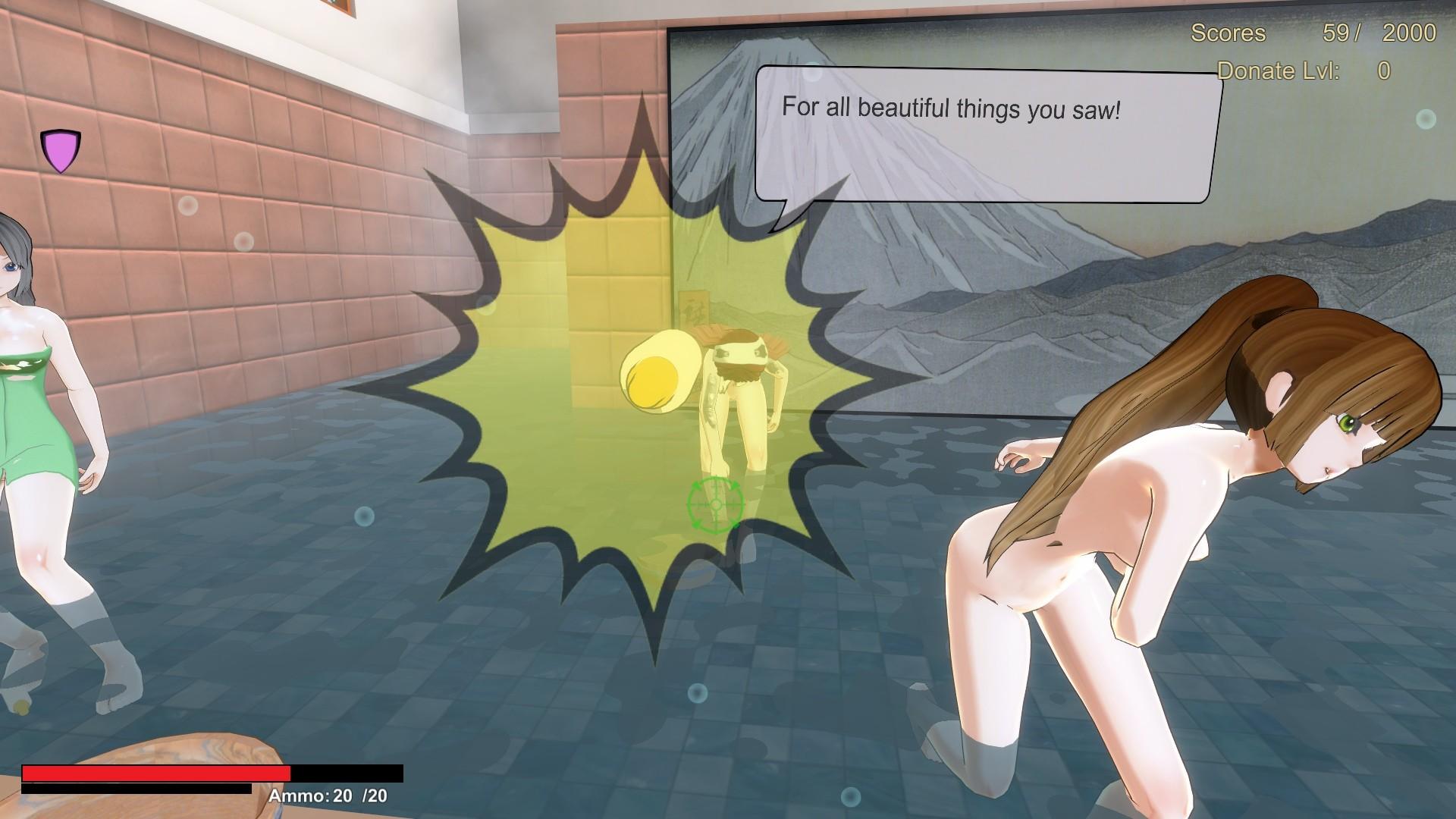The height and width of the screenshot is (819, 1456).
Task: Click the pink shield icon
Action: [61, 150]
